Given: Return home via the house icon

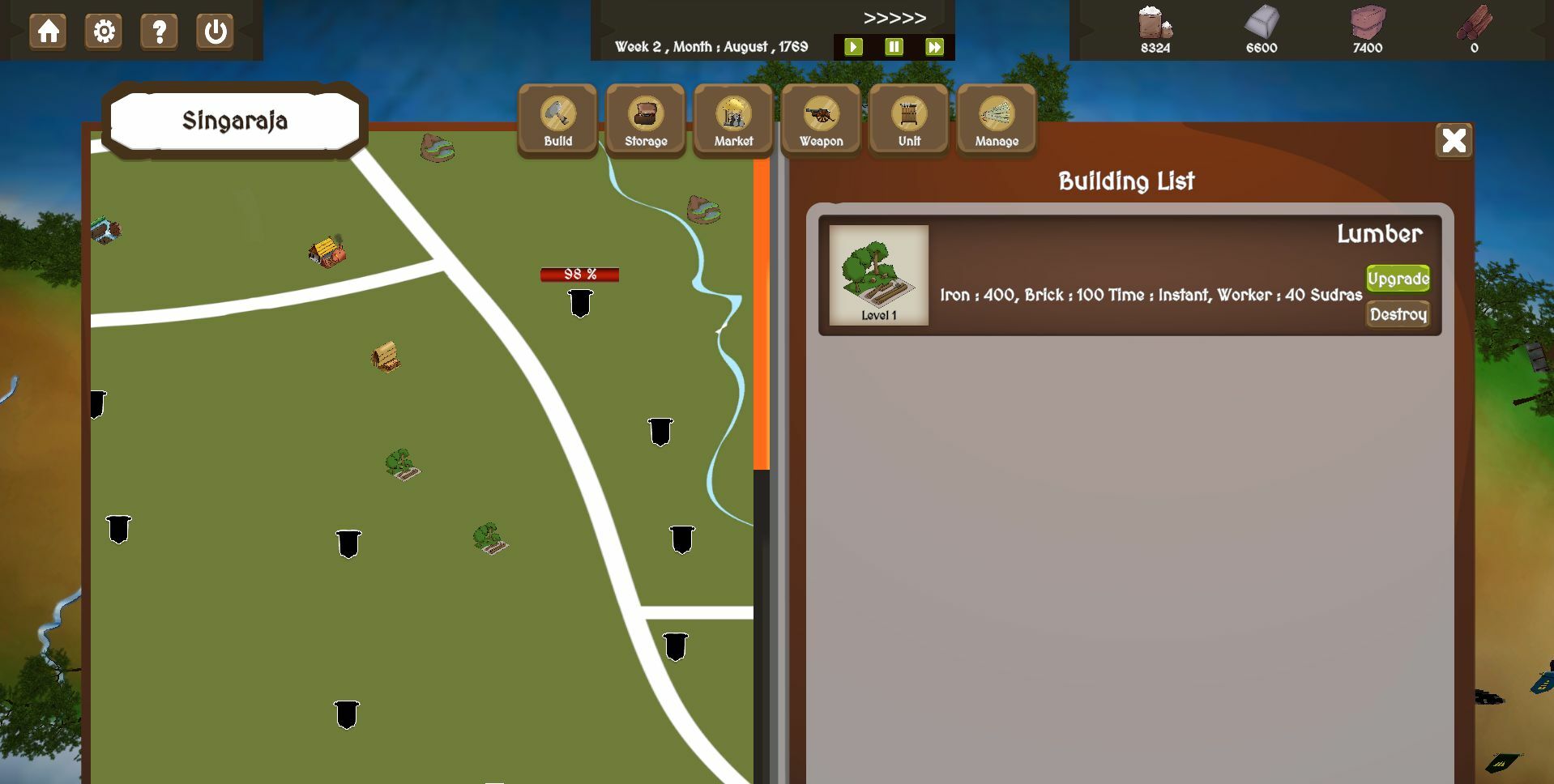Looking at the screenshot, I should 47,32.
